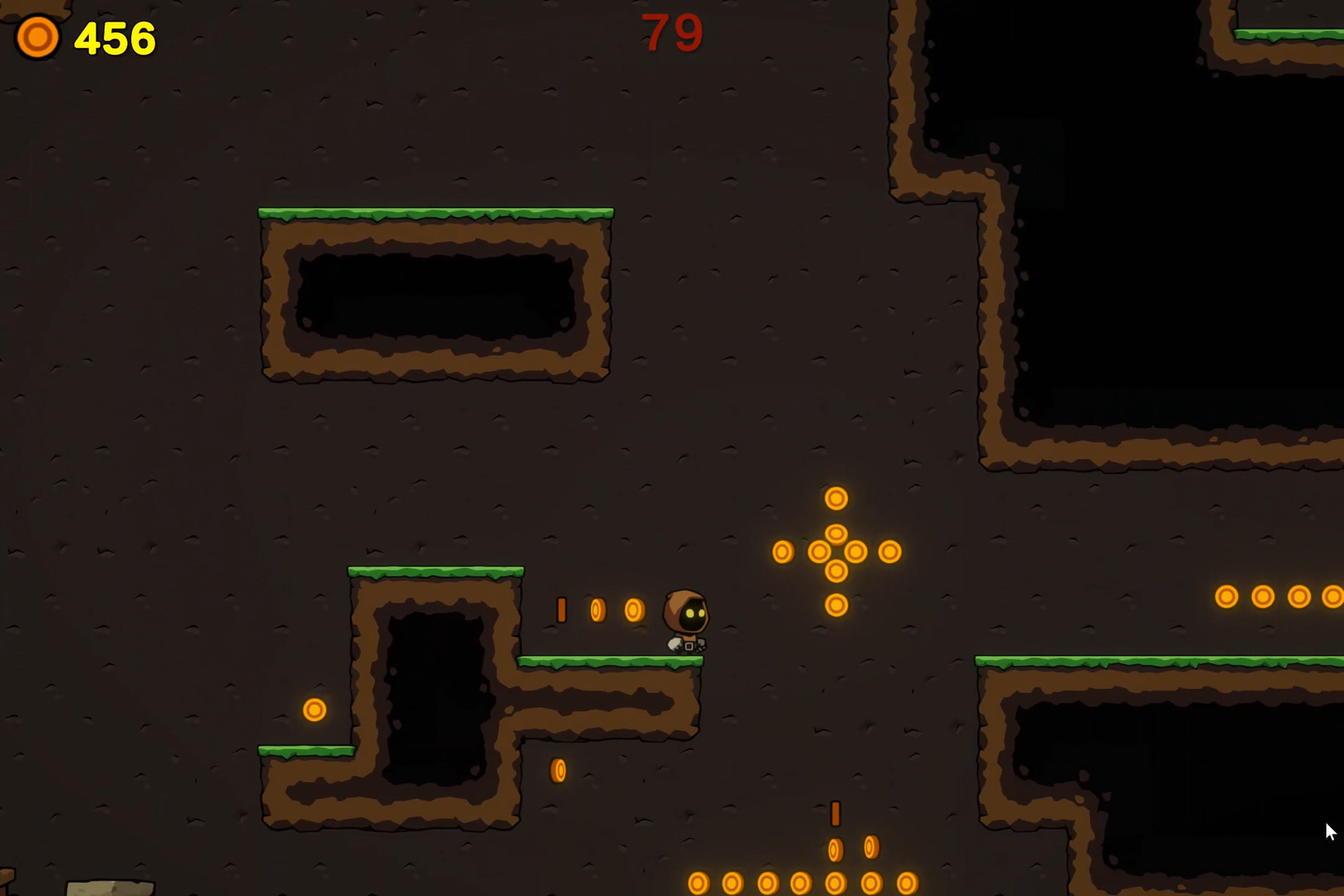Viewport: 1344px width, 896px height.
Task: Click the vertical coin beside the player
Action: click(x=562, y=610)
